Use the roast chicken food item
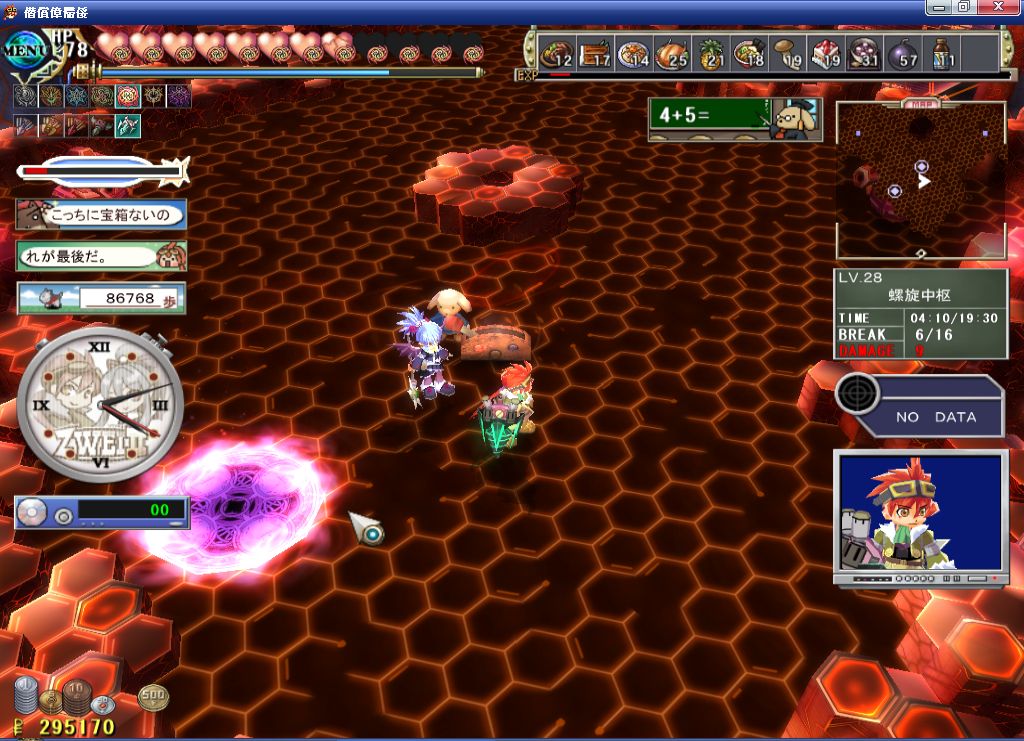 669,53
